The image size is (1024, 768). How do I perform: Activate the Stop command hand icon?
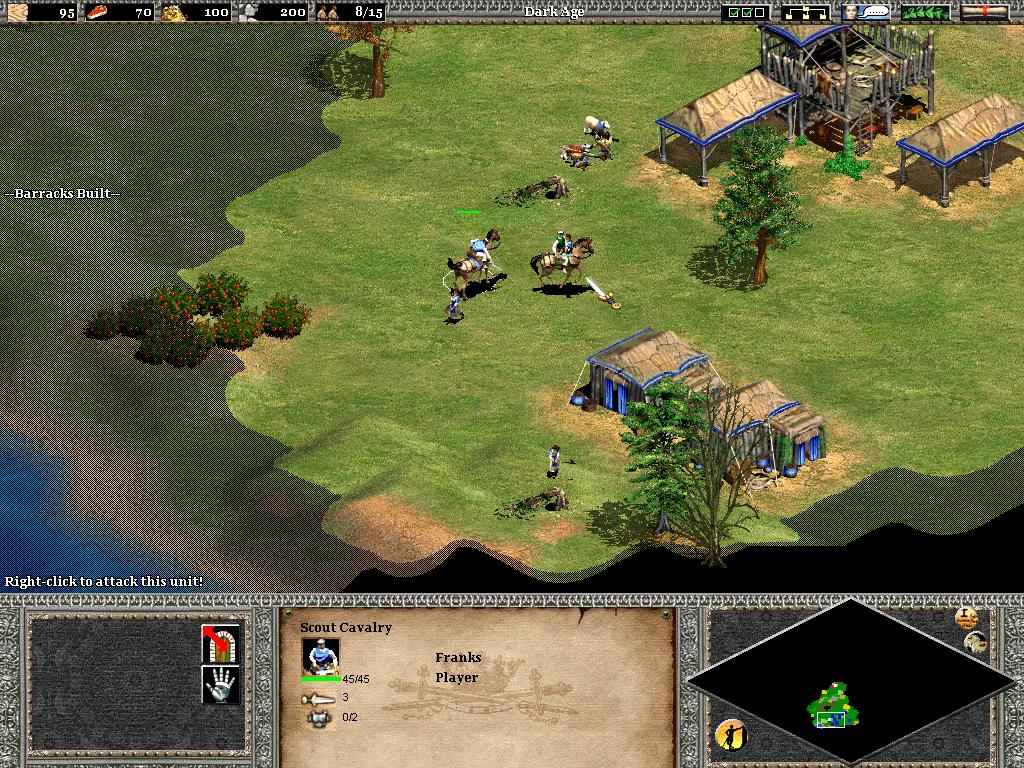point(221,685)
